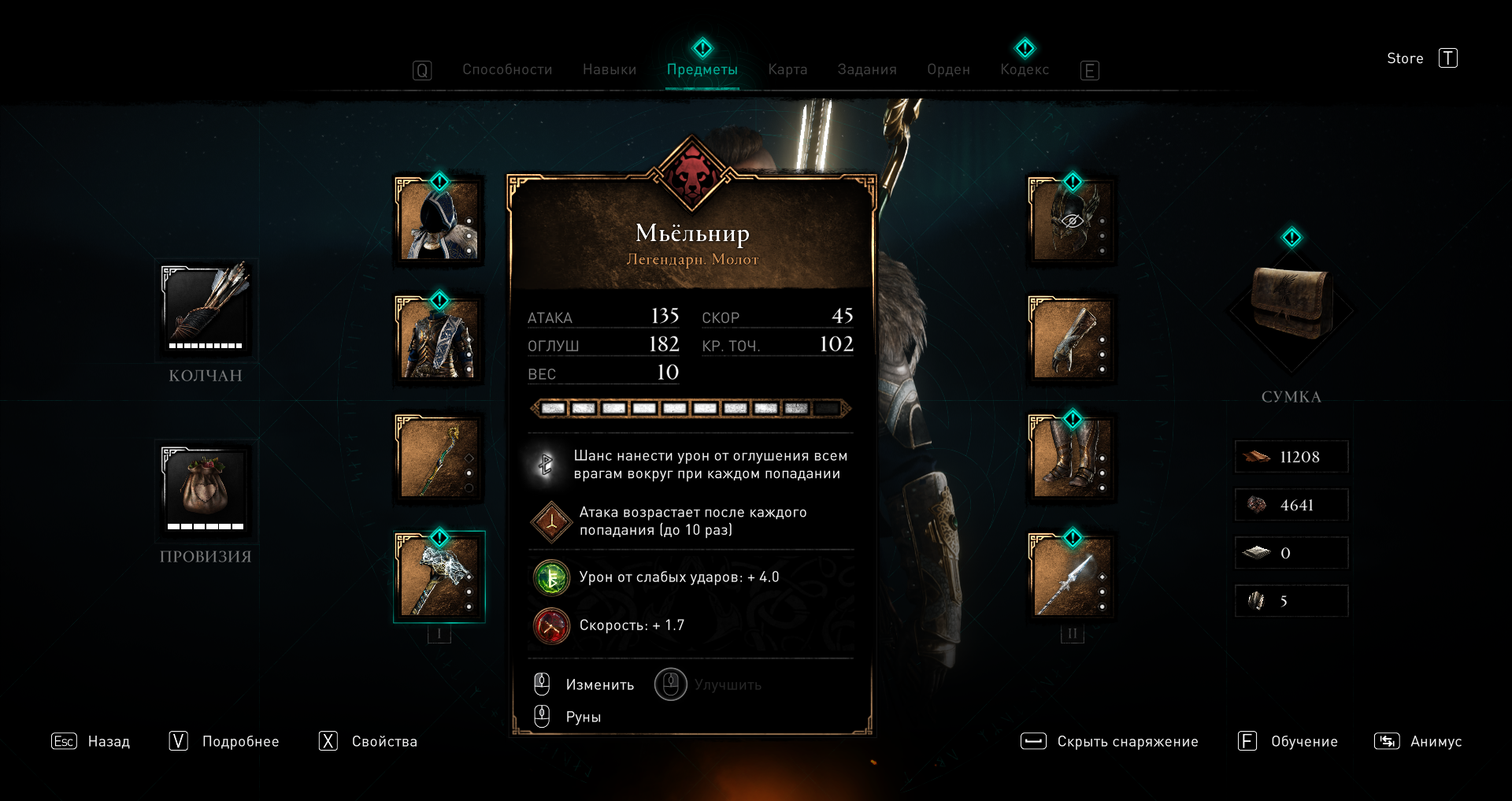
Task: Show the Кодекс tab
Action: click(x=1025, y=69)
